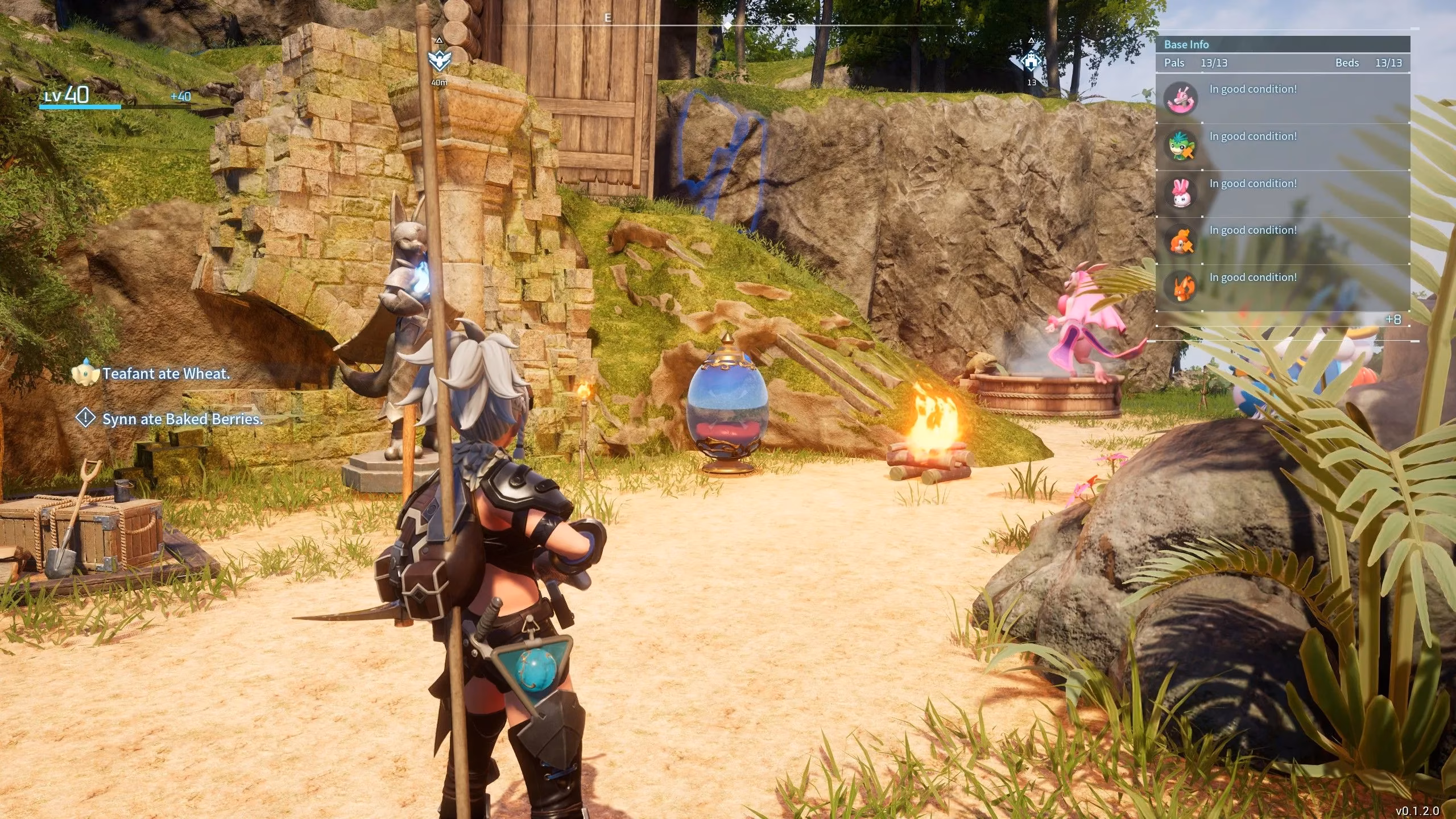1456x819 pixels.
Task: Click the Base Info panel header
Action: [1186, 44]
